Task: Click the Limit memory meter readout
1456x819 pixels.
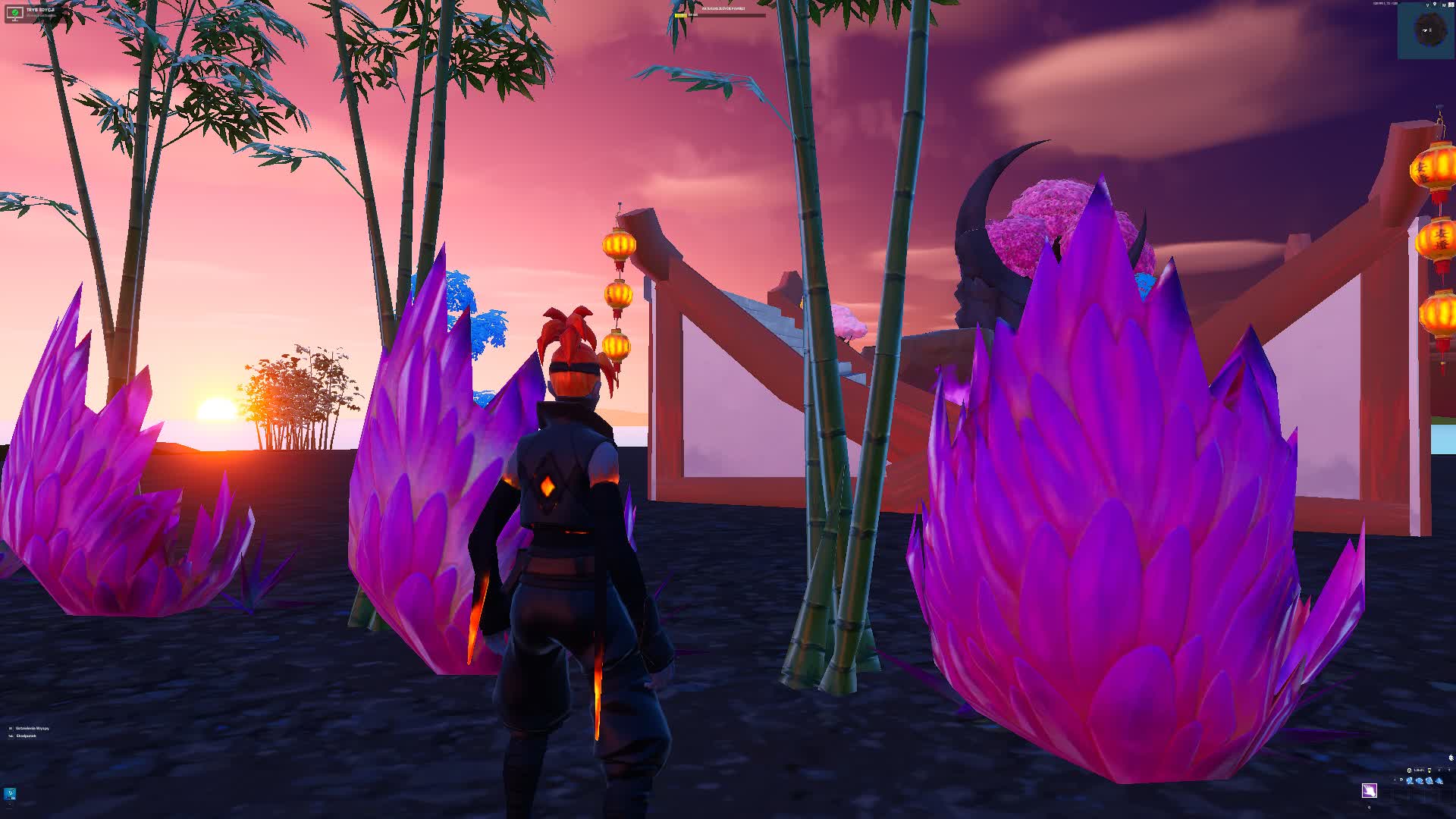Action: pyautogui.click(x=1418, y=770)
